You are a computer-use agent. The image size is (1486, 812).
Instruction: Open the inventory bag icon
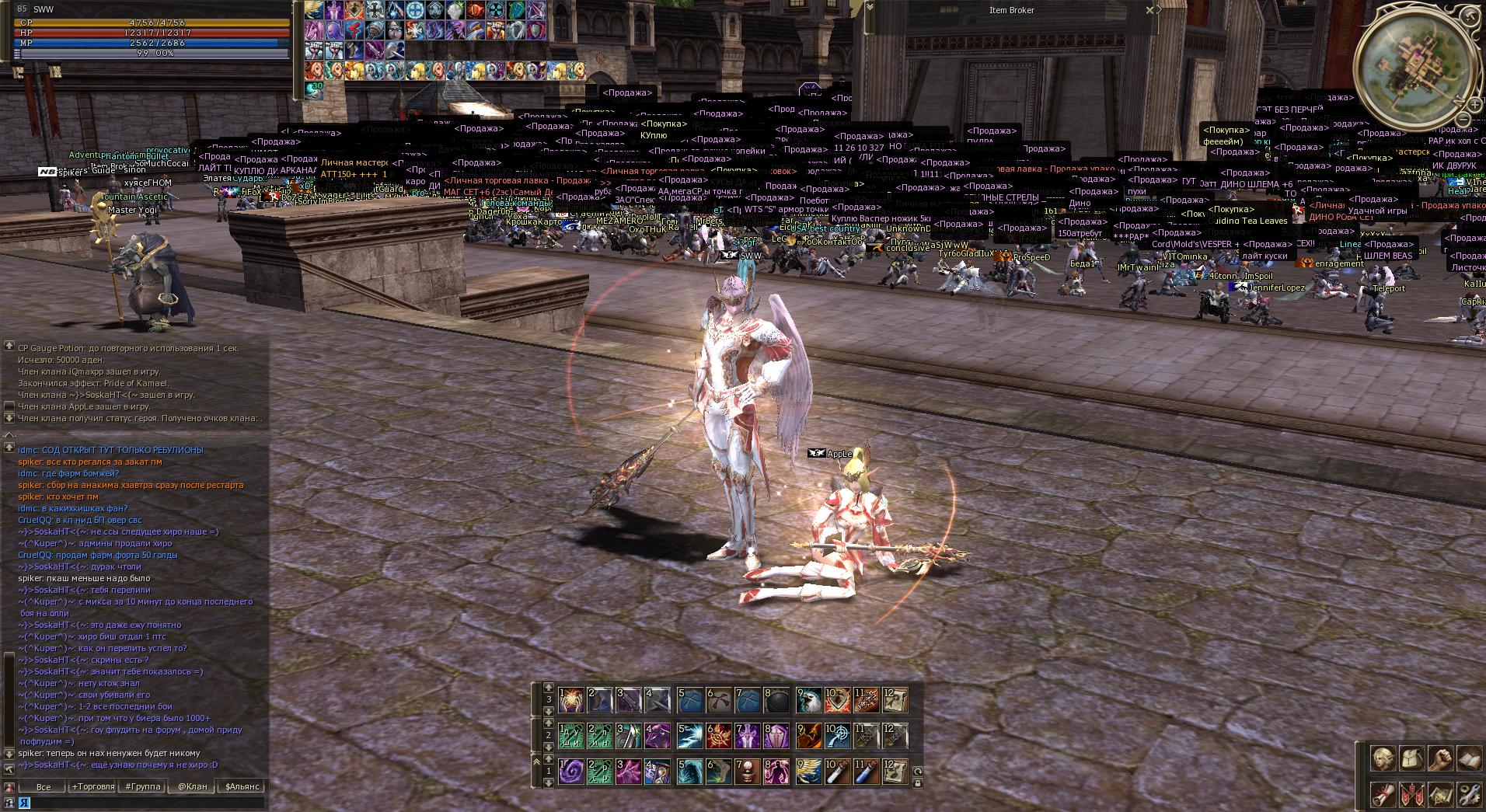(1411, 759)
